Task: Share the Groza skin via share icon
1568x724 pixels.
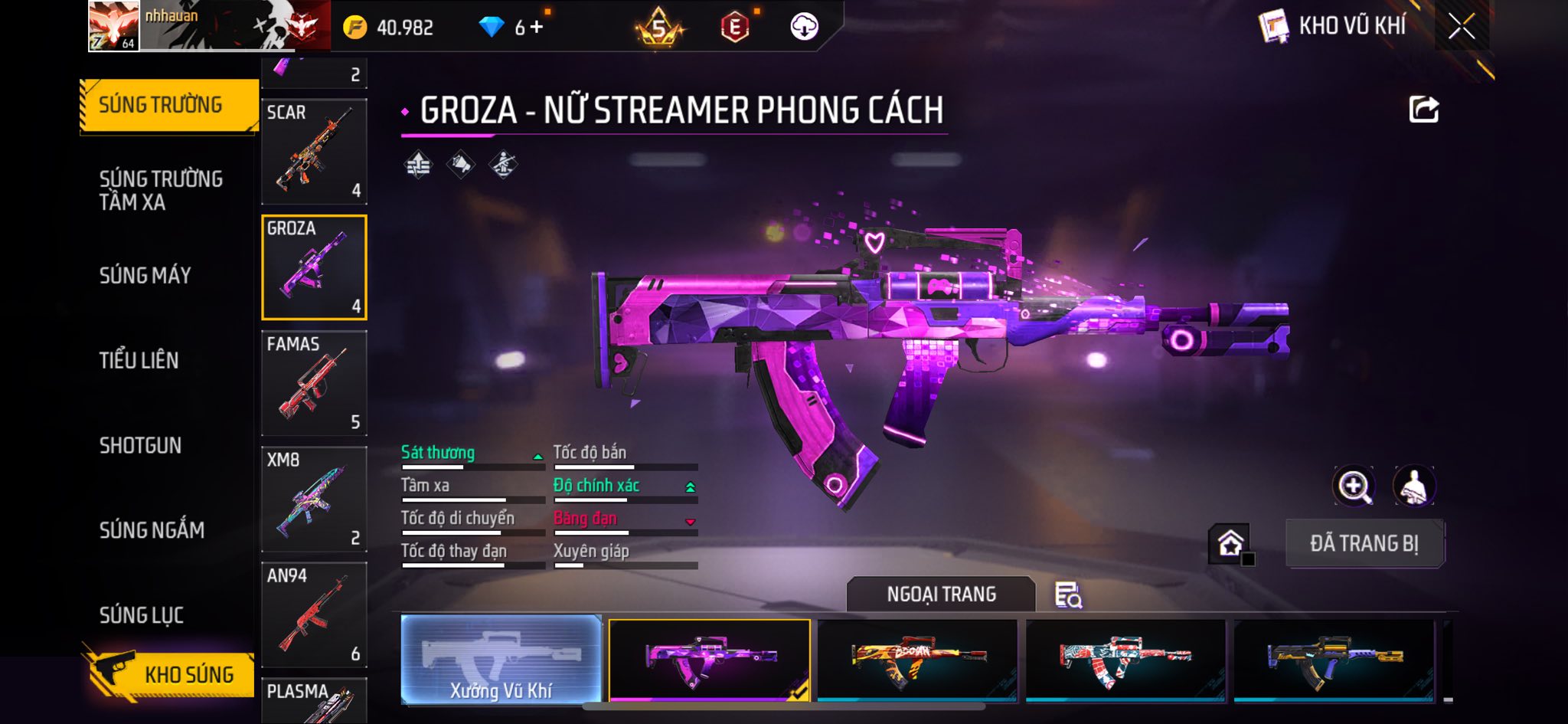Action: click(x=1423, y=110)
